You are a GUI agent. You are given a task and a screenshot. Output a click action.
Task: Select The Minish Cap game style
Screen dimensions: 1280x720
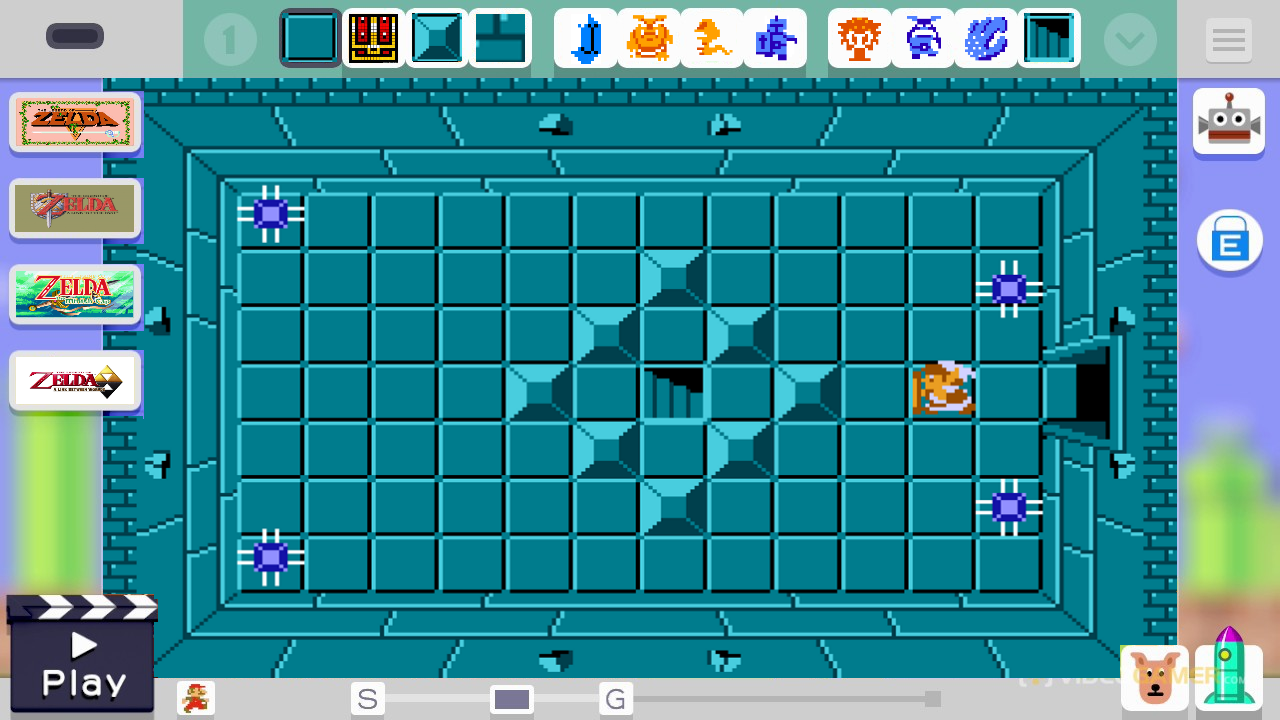(75, 294)
